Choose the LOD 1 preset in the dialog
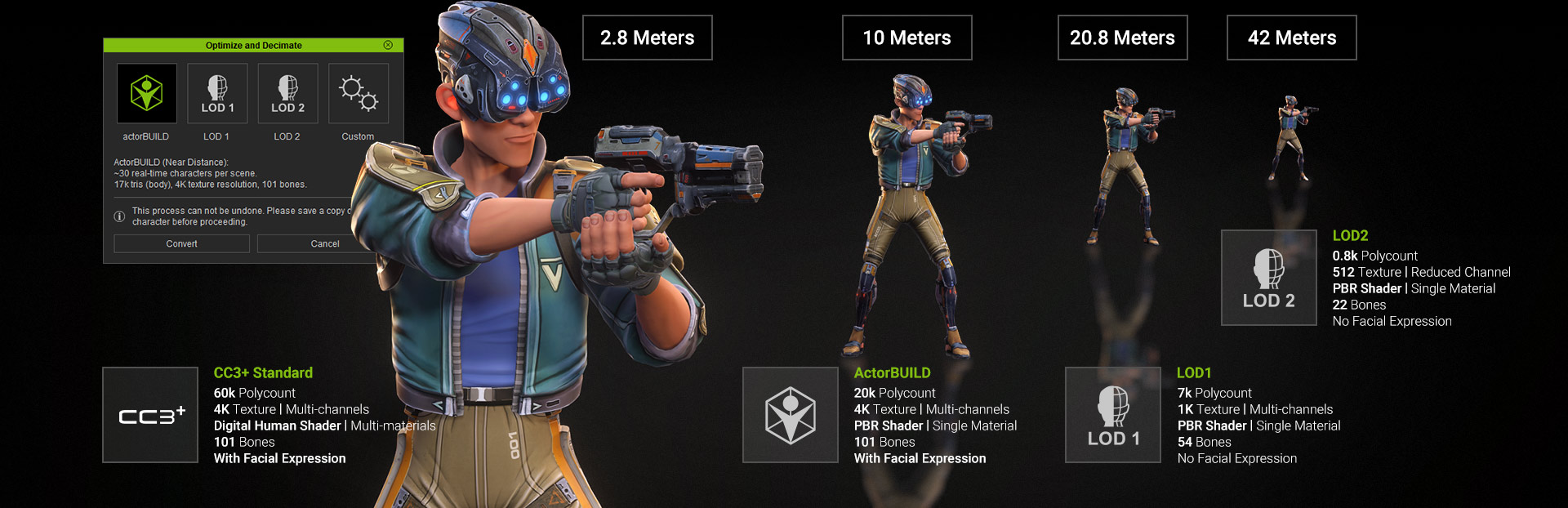This screenshot has width=1568, height=508. pos(217,94)
